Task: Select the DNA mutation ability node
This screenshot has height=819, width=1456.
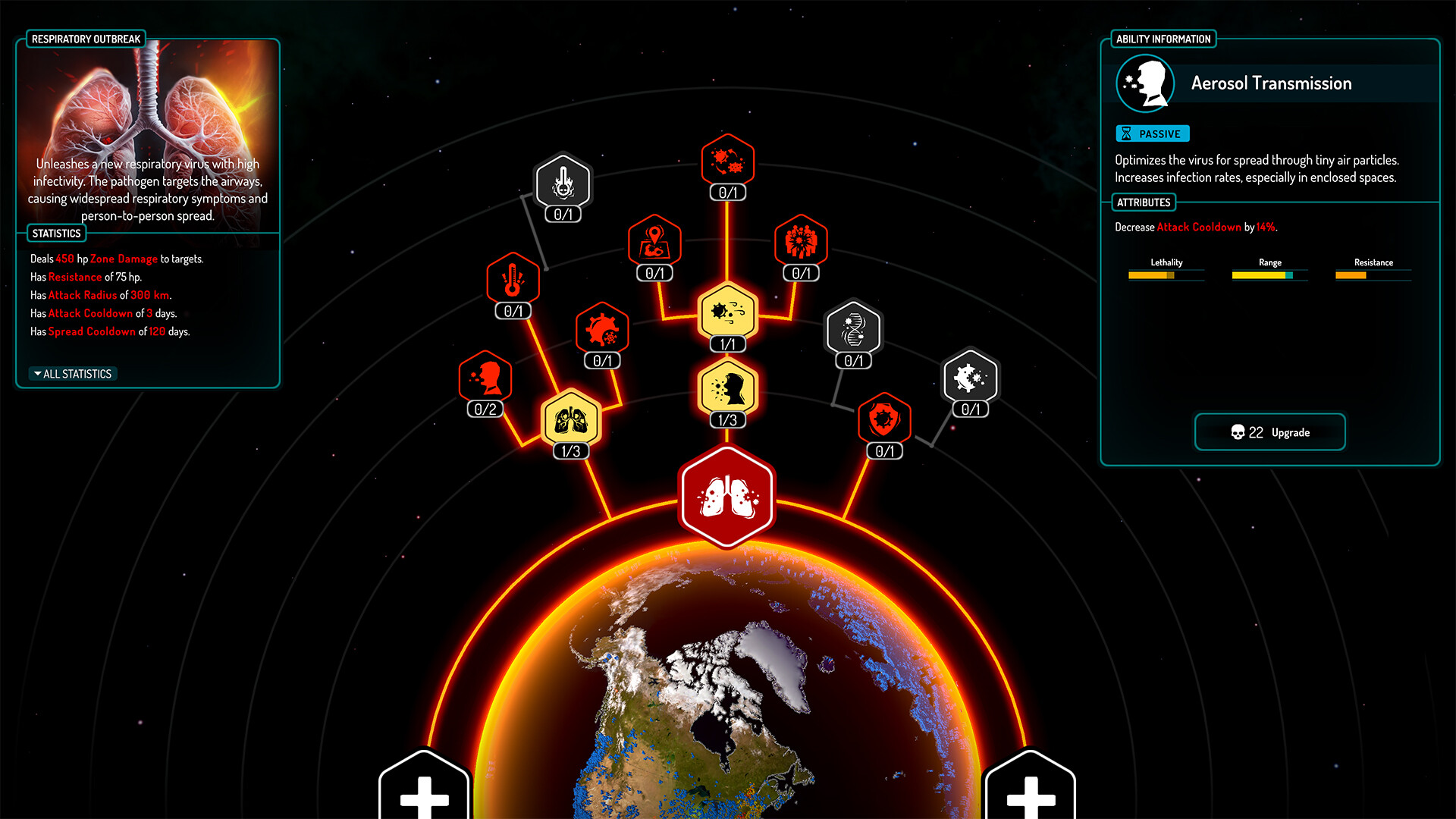Action: click(853, 331)
